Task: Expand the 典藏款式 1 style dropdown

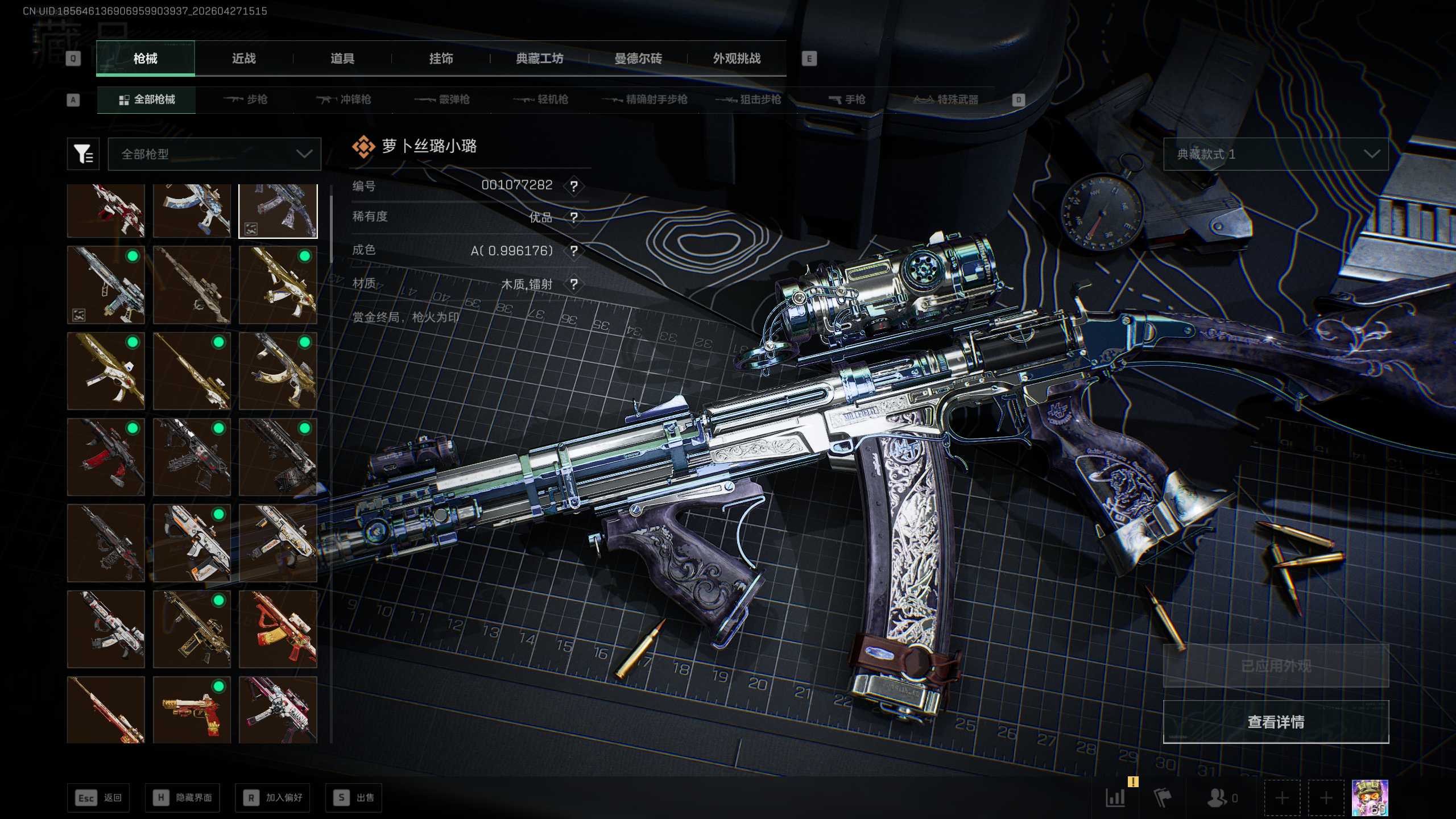Action: coord(1275,154)
